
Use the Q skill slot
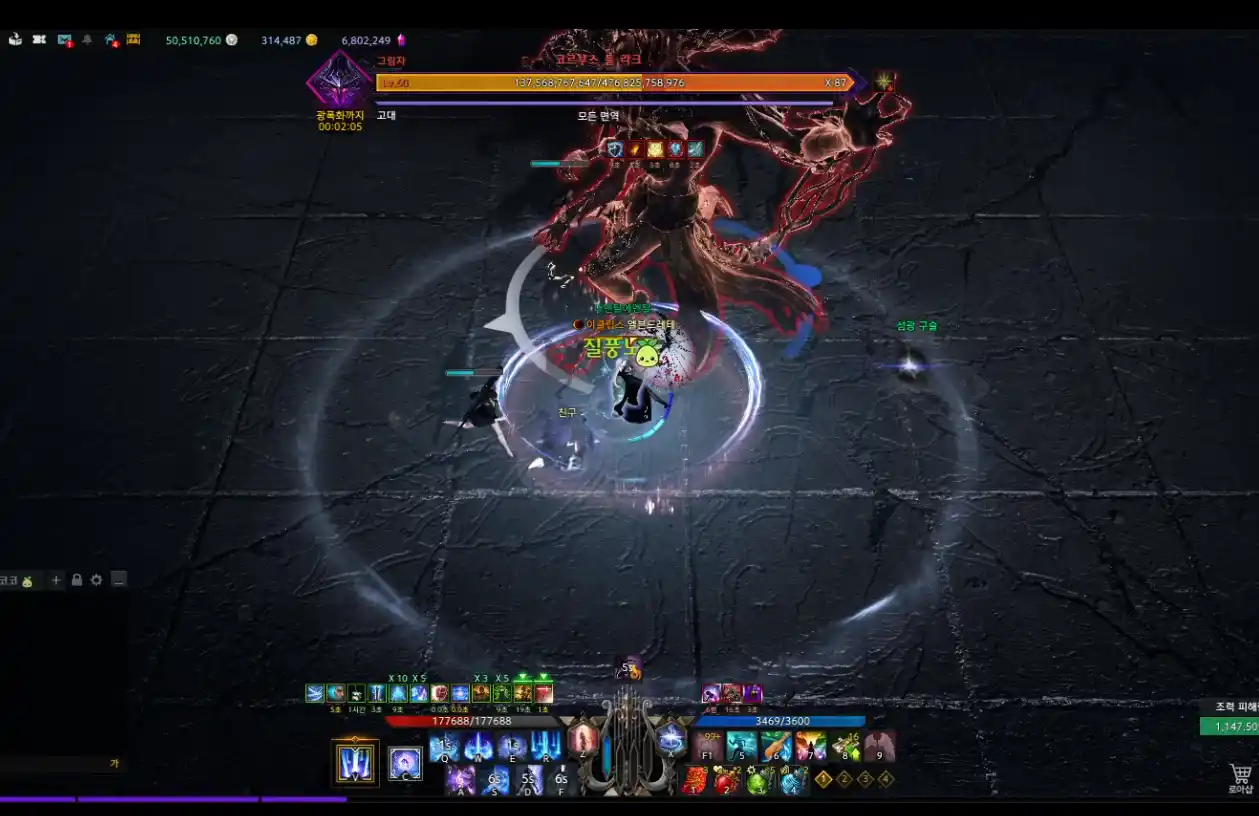tap(444, 746)
